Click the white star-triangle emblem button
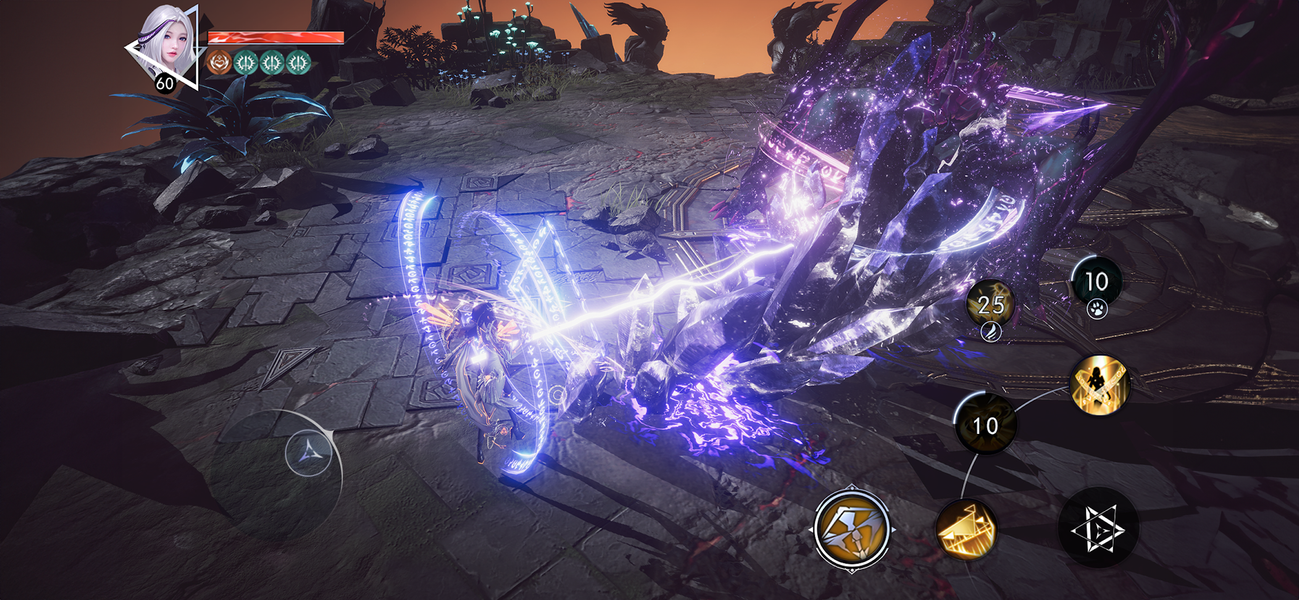 tap(1097, 527)
